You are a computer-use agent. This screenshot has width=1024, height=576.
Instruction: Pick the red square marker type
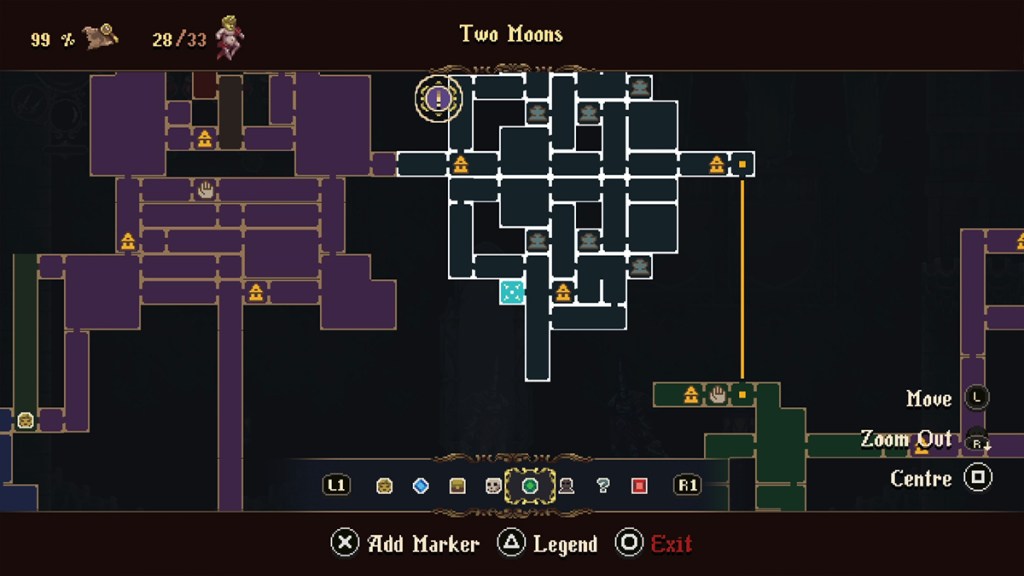[x=639, y=486]
